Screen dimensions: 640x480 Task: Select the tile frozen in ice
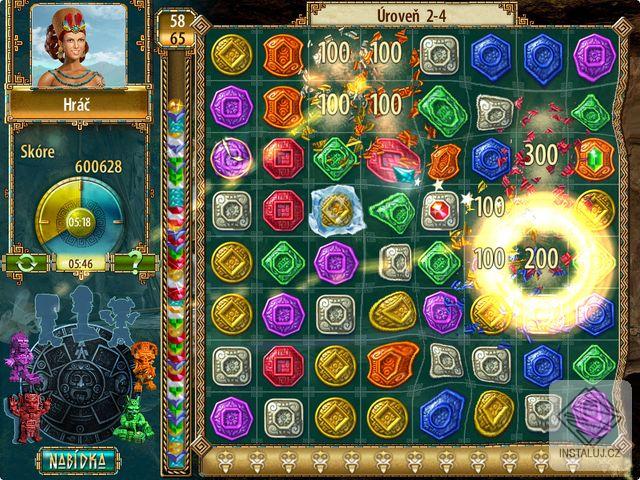point(335,210)
